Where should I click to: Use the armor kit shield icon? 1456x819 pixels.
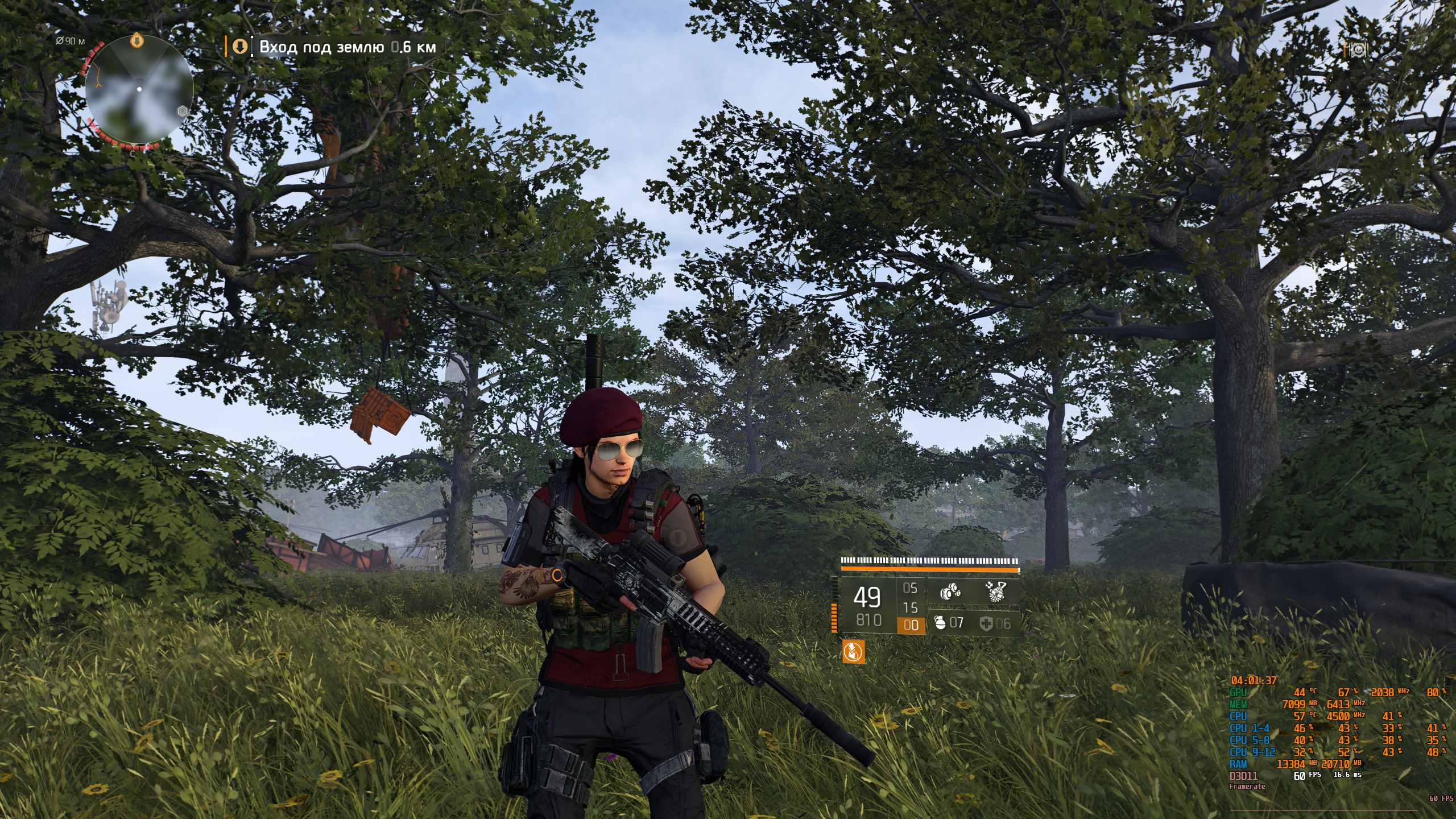point(986,624)
